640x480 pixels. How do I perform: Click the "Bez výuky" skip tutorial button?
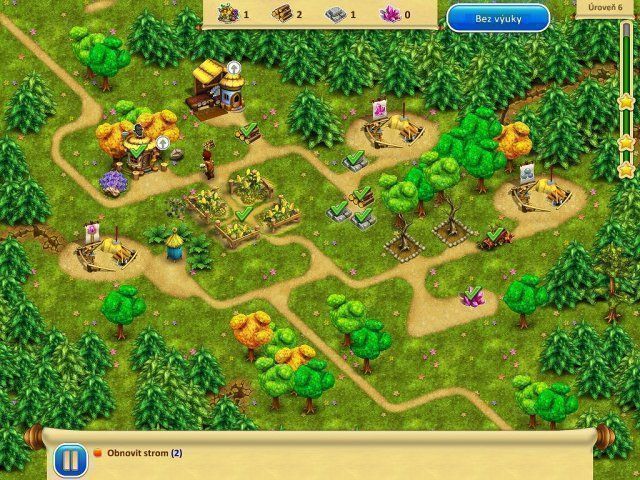(497, 17)
